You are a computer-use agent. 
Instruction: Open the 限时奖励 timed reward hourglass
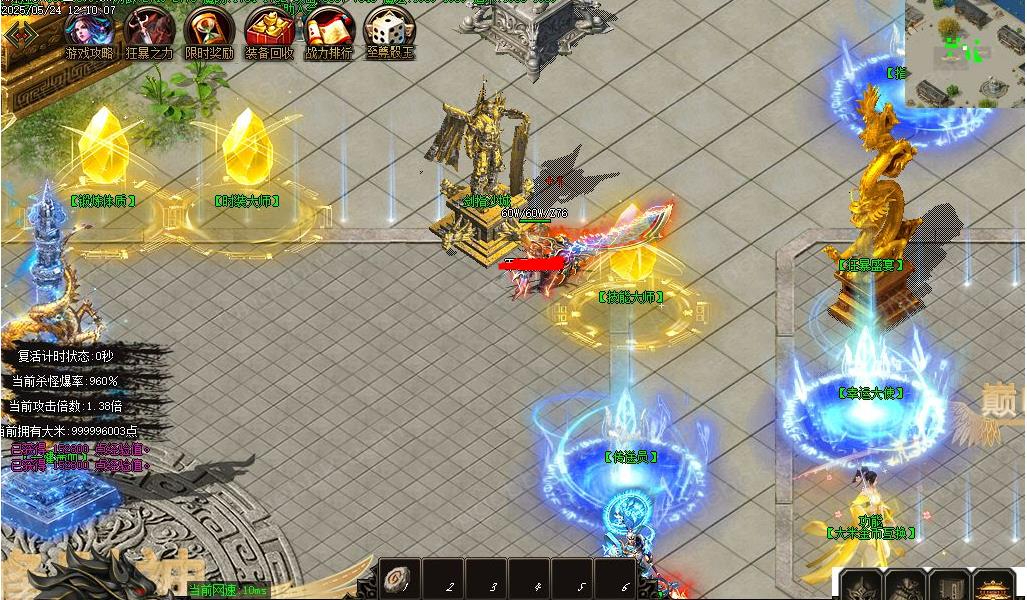[209, 30]
